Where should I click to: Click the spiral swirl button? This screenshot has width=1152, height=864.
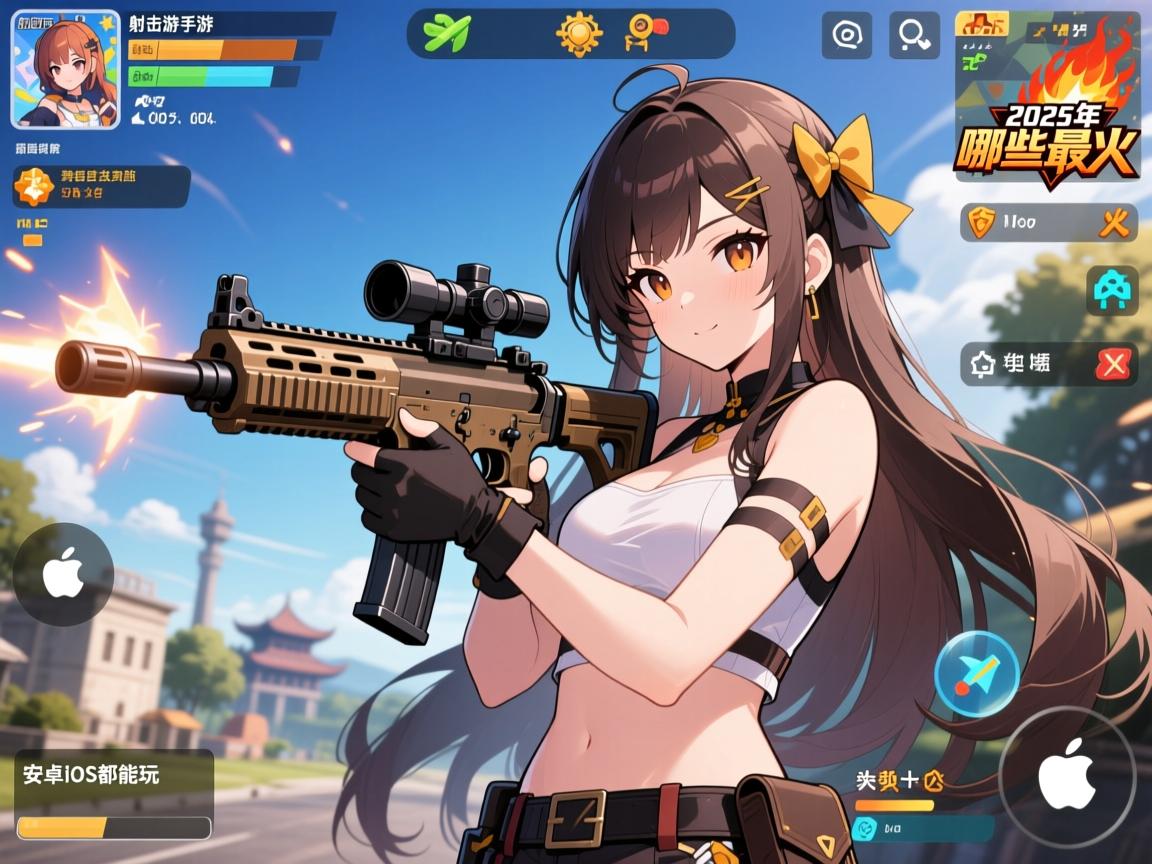(846, 36)
